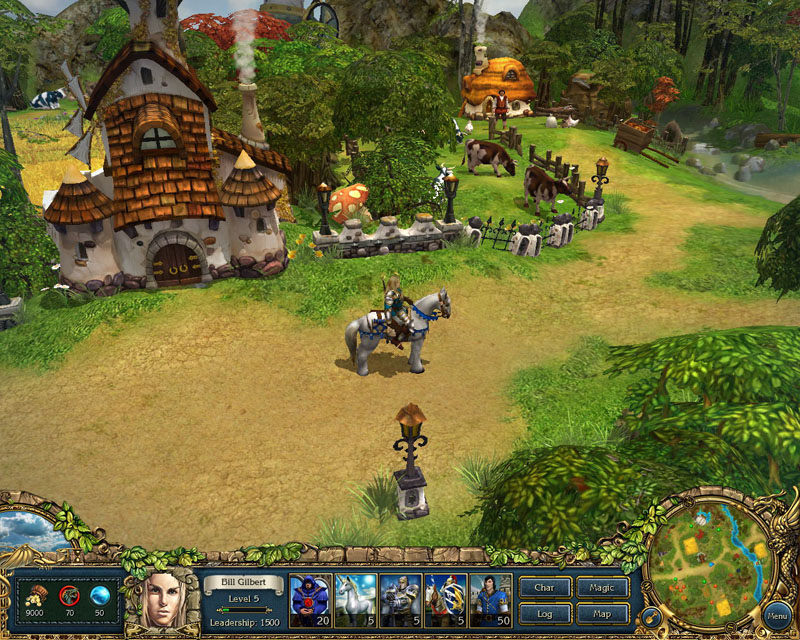The image size is (800, 640).
Task: Select the white unicorn troop slot
Action: (x=355, y=600)
